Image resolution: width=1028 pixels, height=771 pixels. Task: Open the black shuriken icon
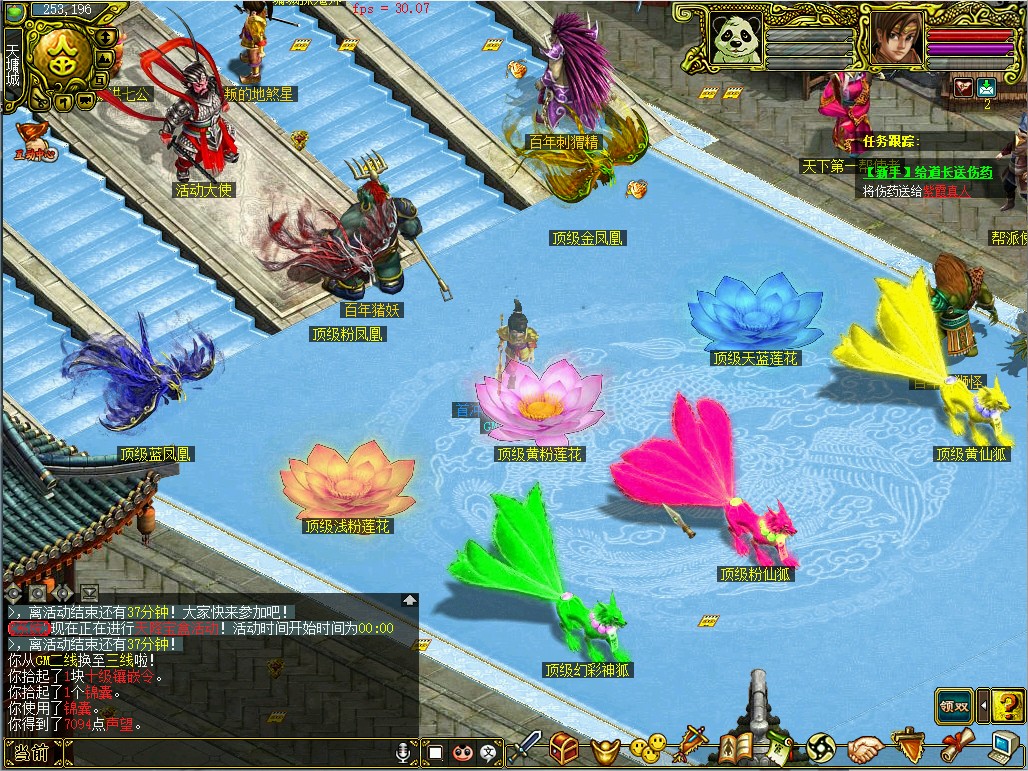(821, 748)
